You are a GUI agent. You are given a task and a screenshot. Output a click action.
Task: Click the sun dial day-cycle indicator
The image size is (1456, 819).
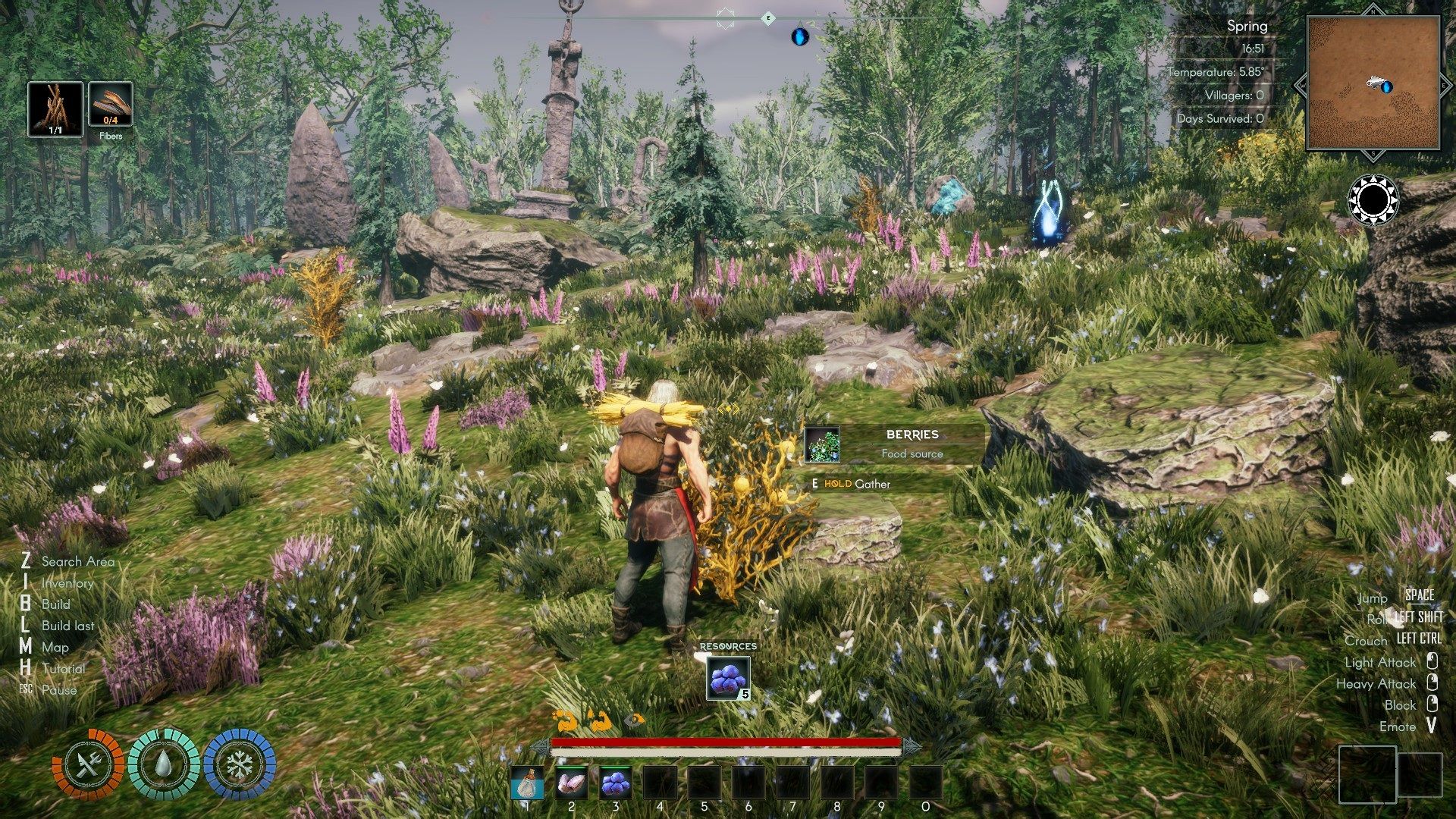(1373, 201)
